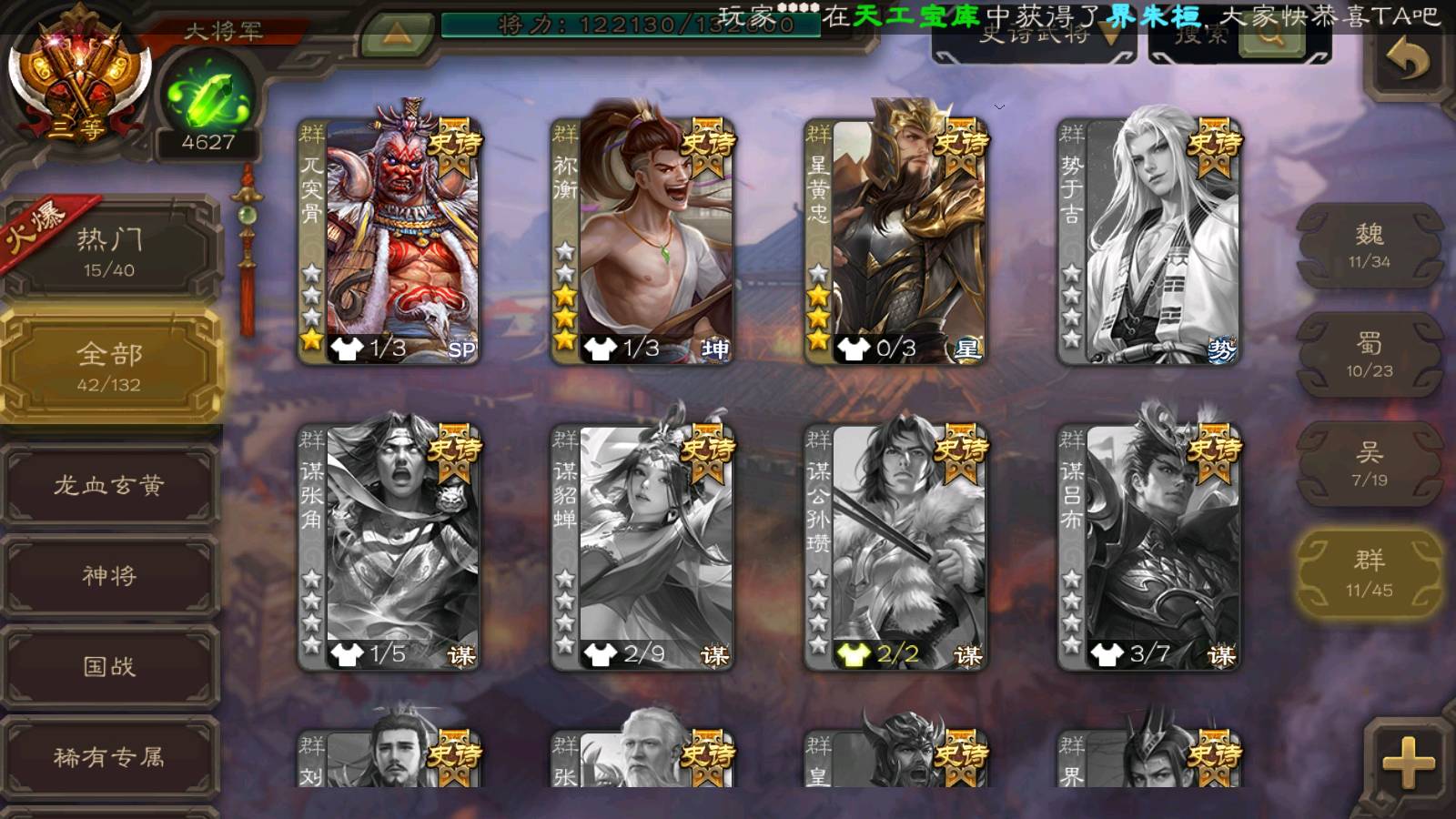Click the back arrow button

pos(1406,61)
